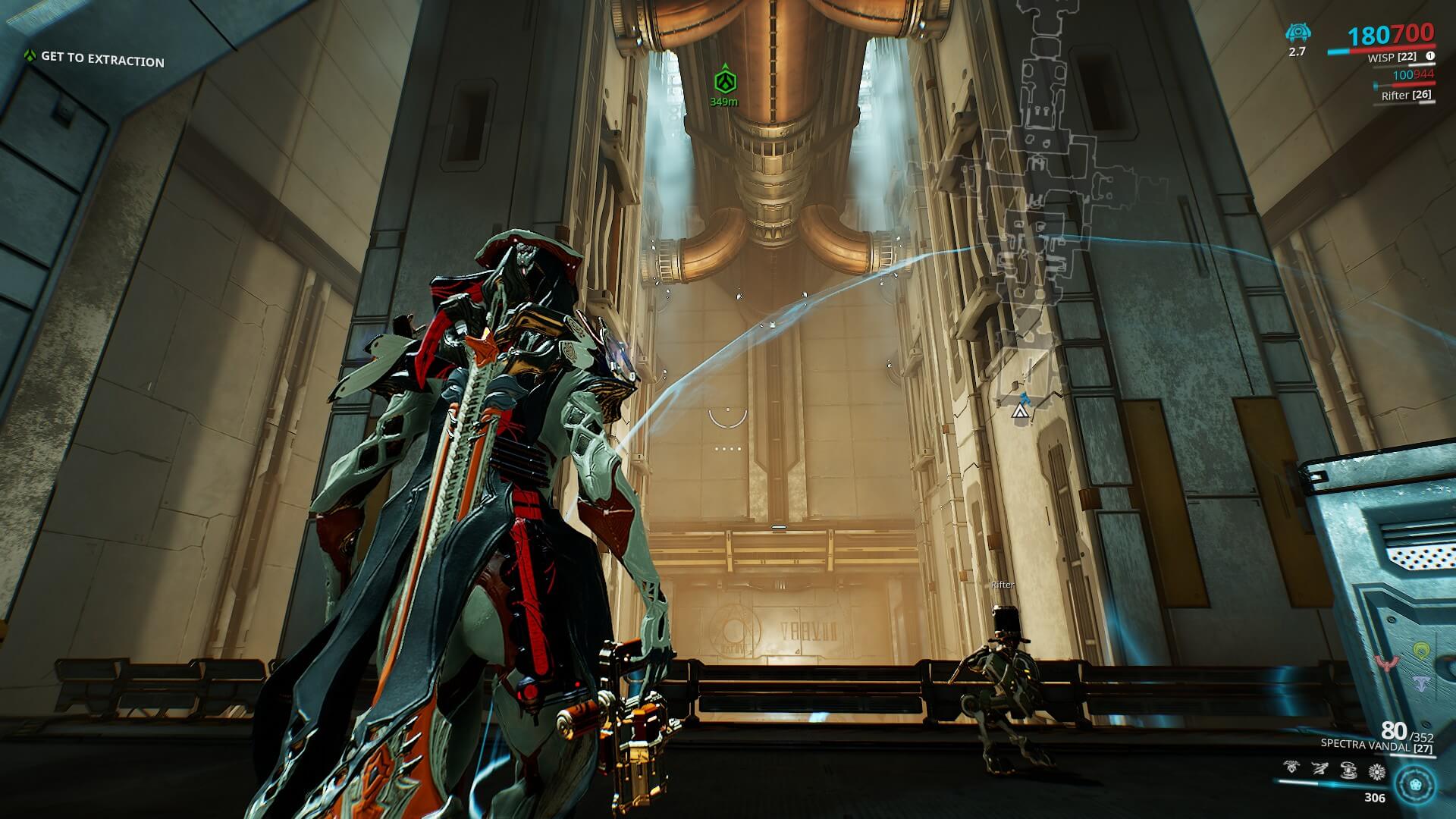
Task: Select the green extraction waypoint marker
Action: 724,80
